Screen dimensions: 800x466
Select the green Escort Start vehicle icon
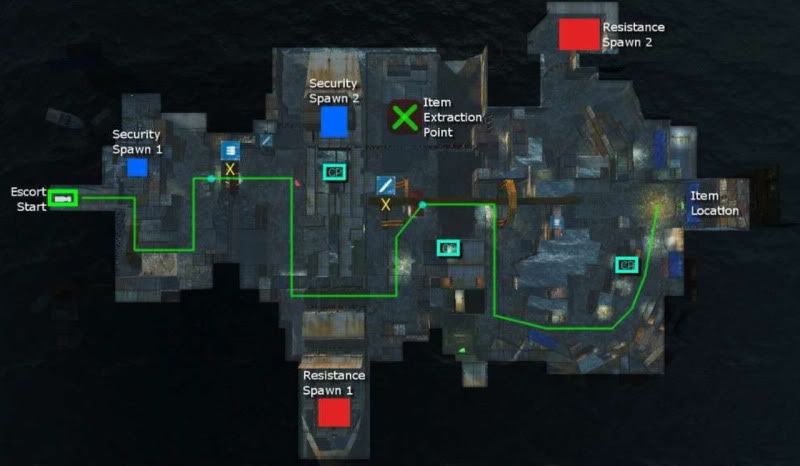tap(64, 198)
